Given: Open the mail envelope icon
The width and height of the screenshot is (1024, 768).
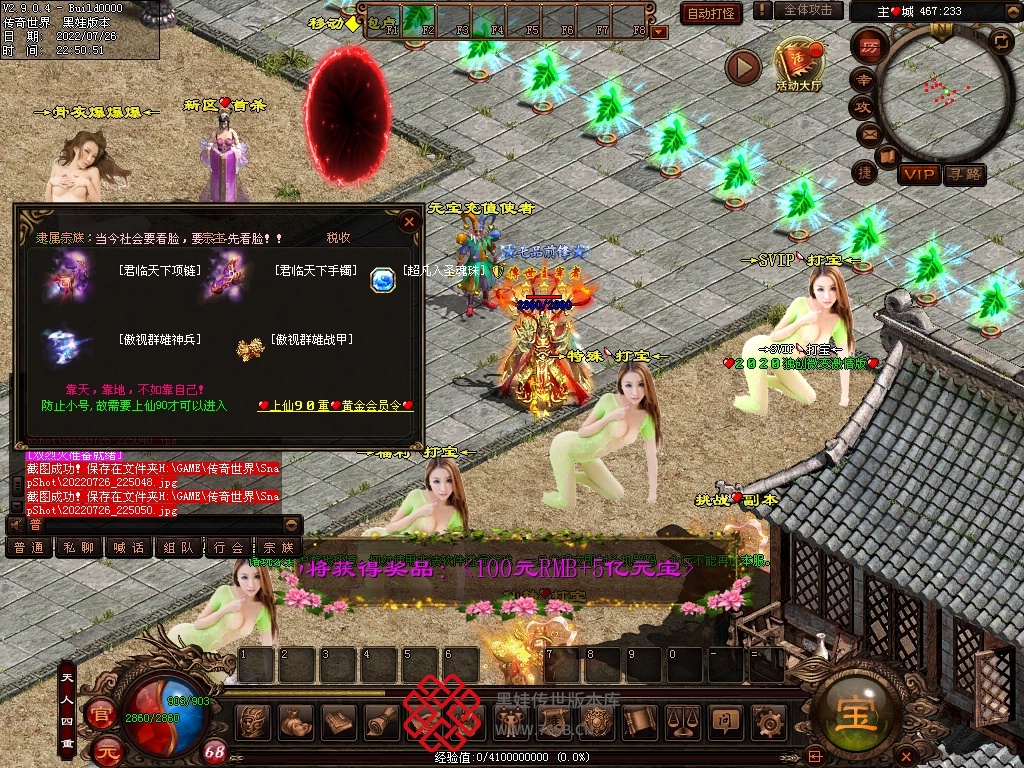Looking at the screenshot, I should pyautogui.click(x=867, y=134).
